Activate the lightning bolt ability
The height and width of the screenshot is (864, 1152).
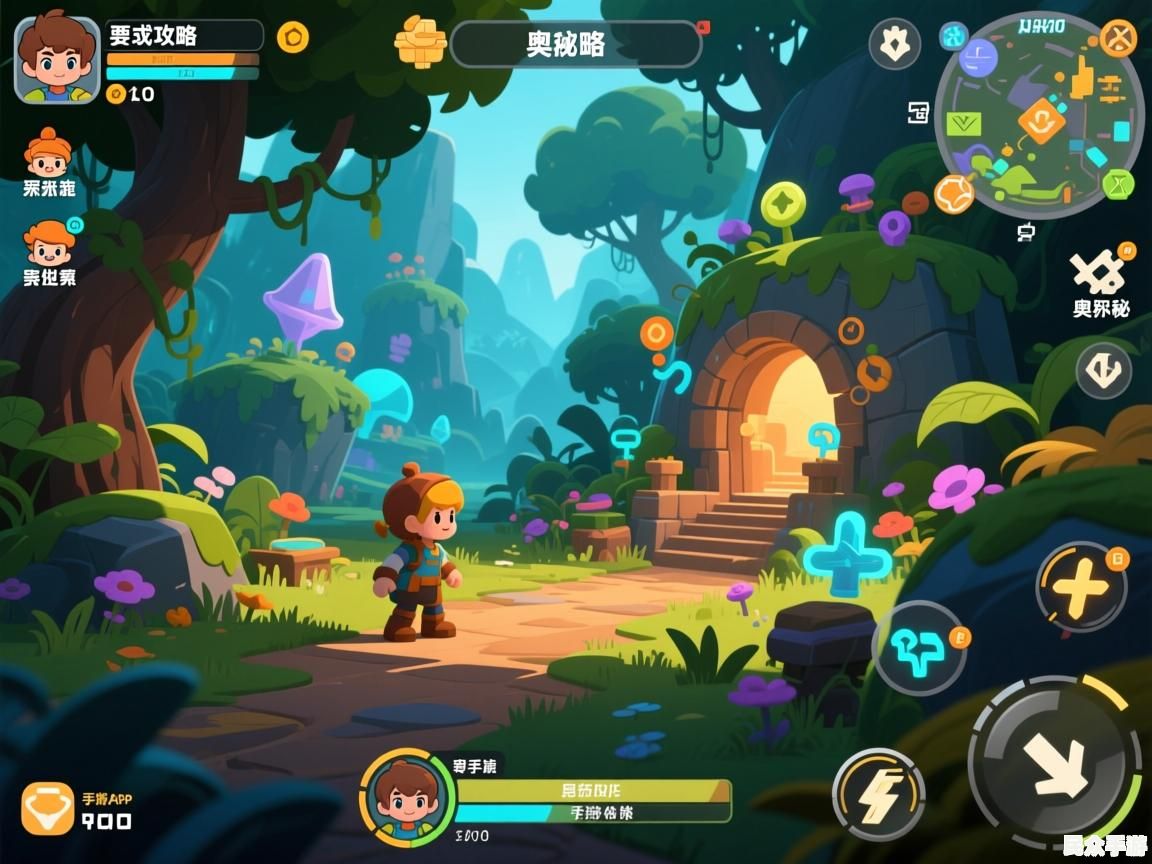coord(878,794)
